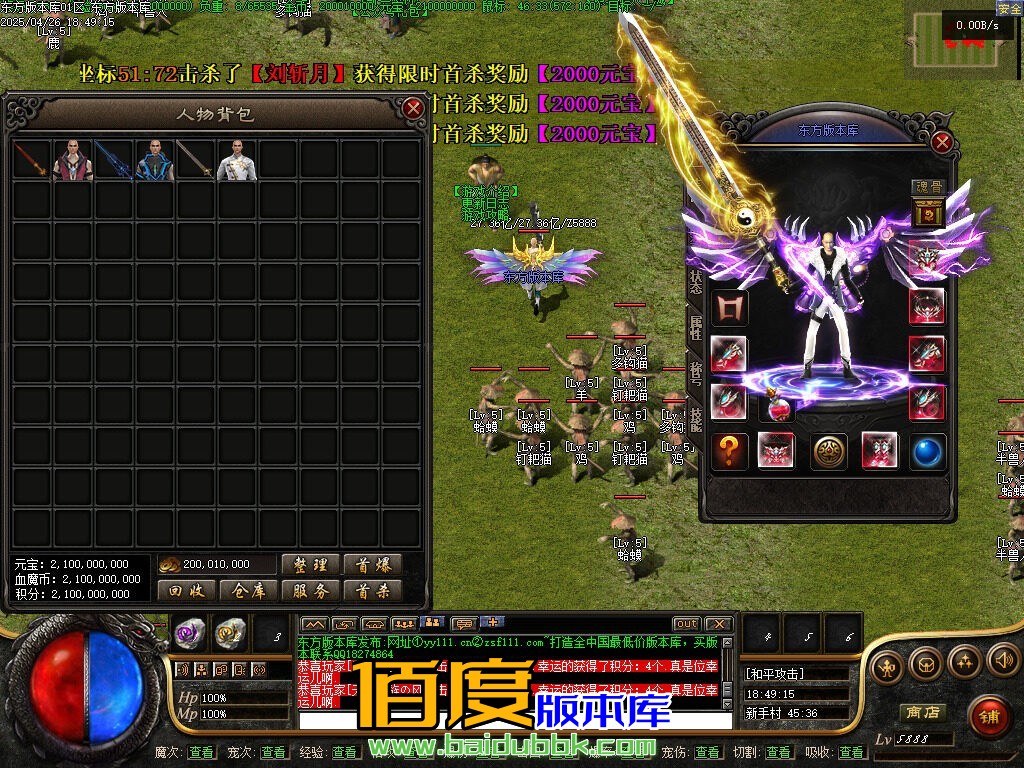This screenshot has width=1024, height=768.
Task: Close the character equipment panel
Action: pos(941,143)
